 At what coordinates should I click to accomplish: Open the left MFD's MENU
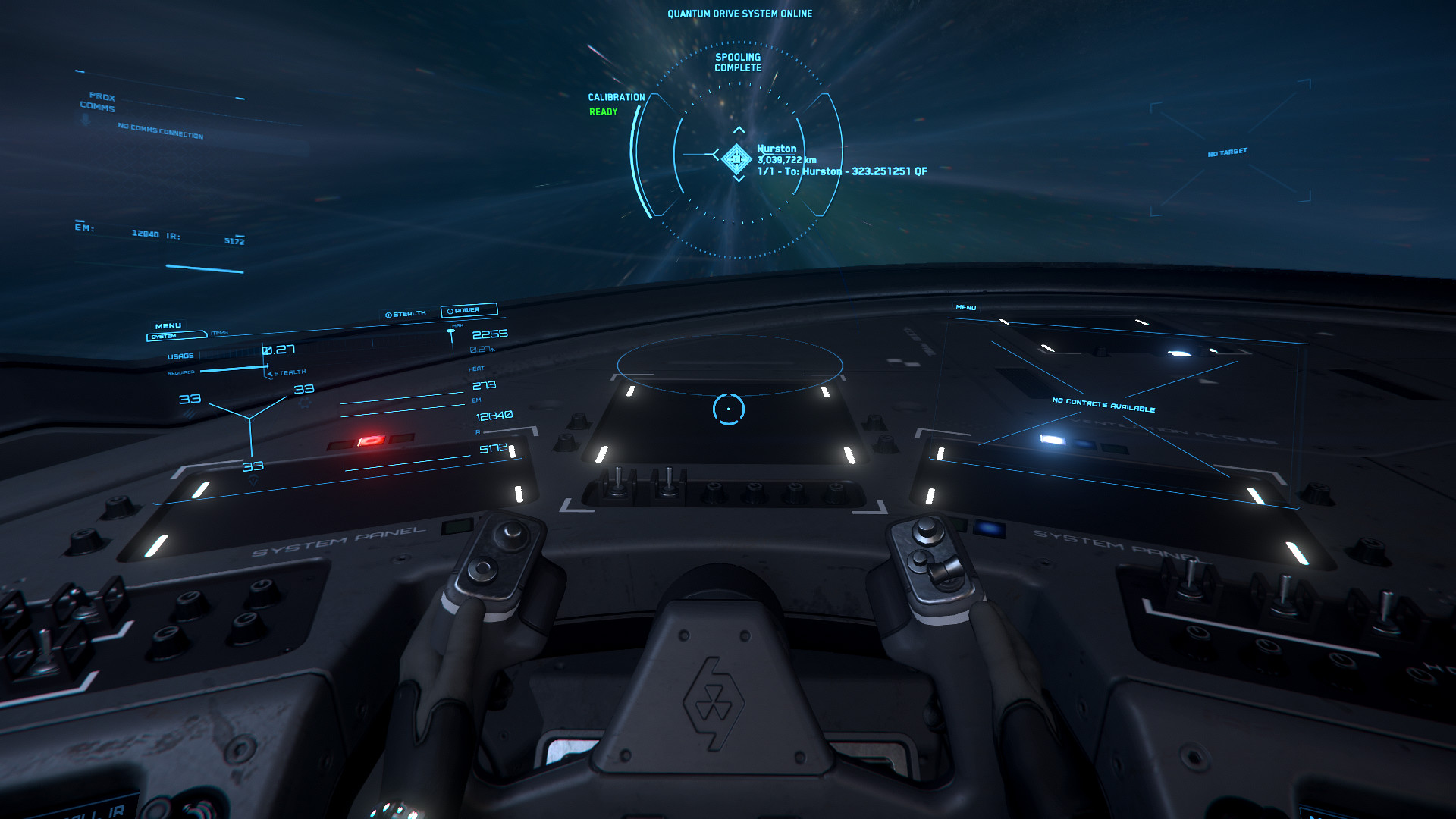(168, 326)
